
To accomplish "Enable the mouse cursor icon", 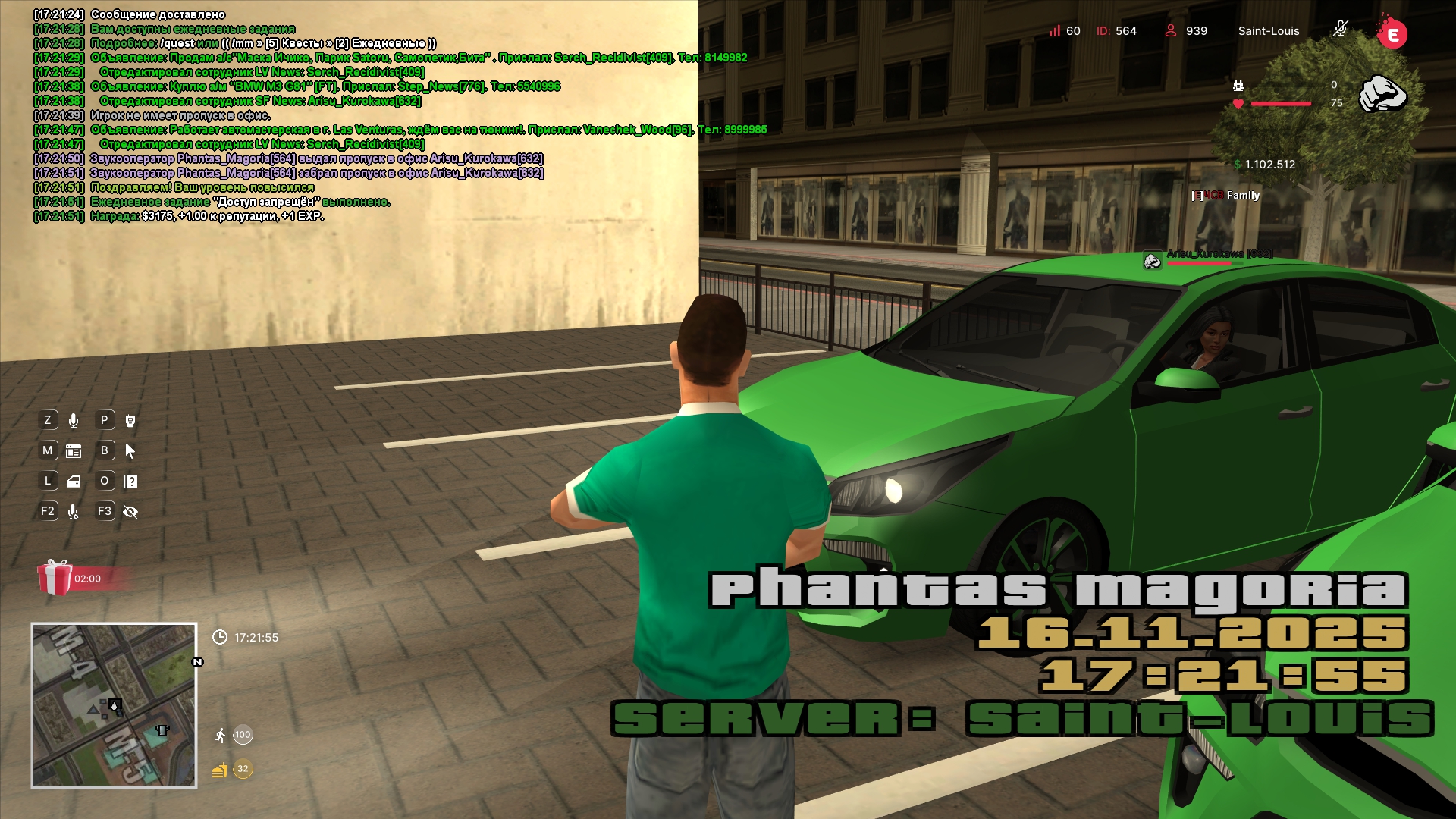I will (x=130, y=451).
